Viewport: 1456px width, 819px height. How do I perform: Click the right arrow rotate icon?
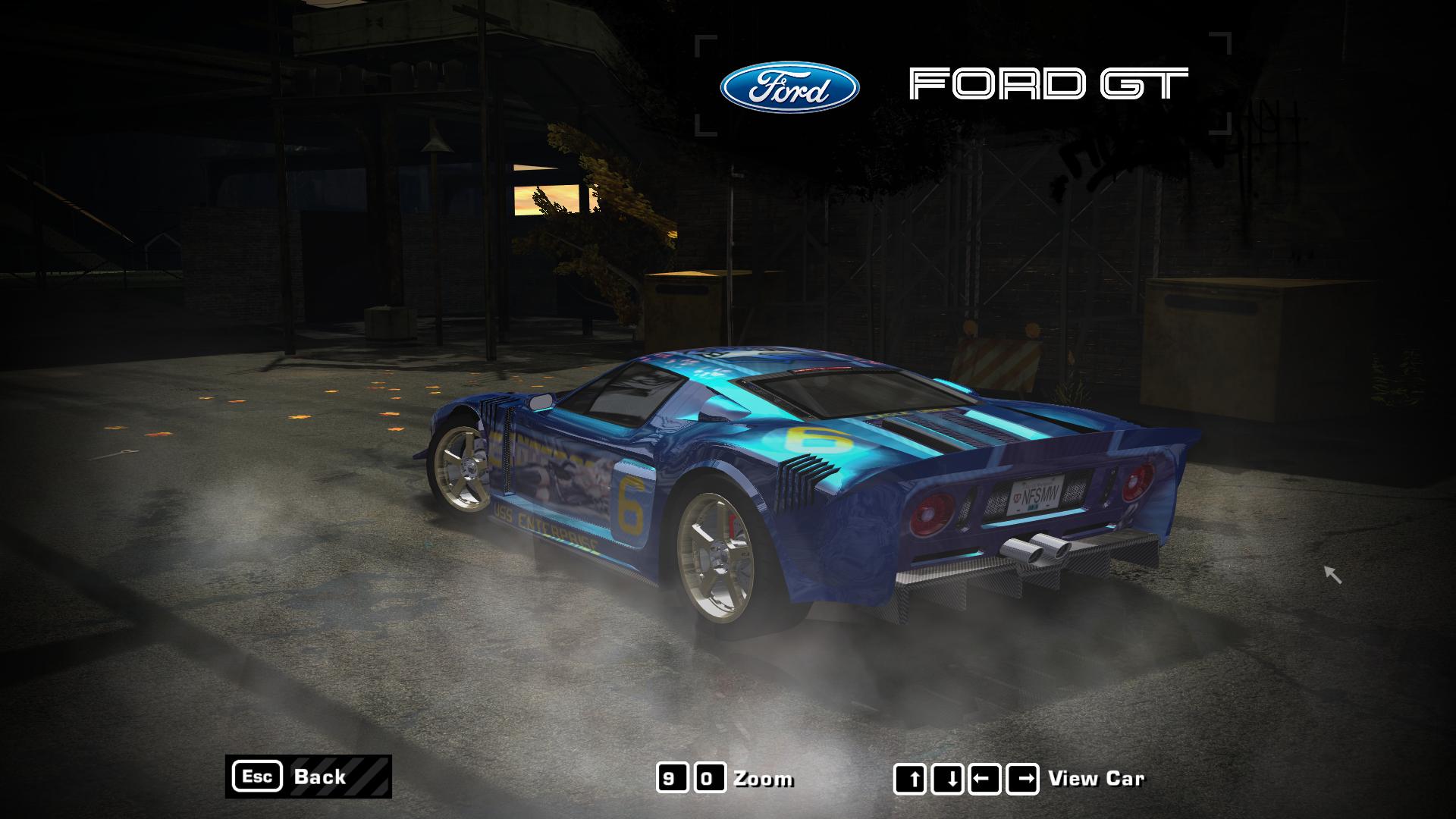pos(1021,779)
